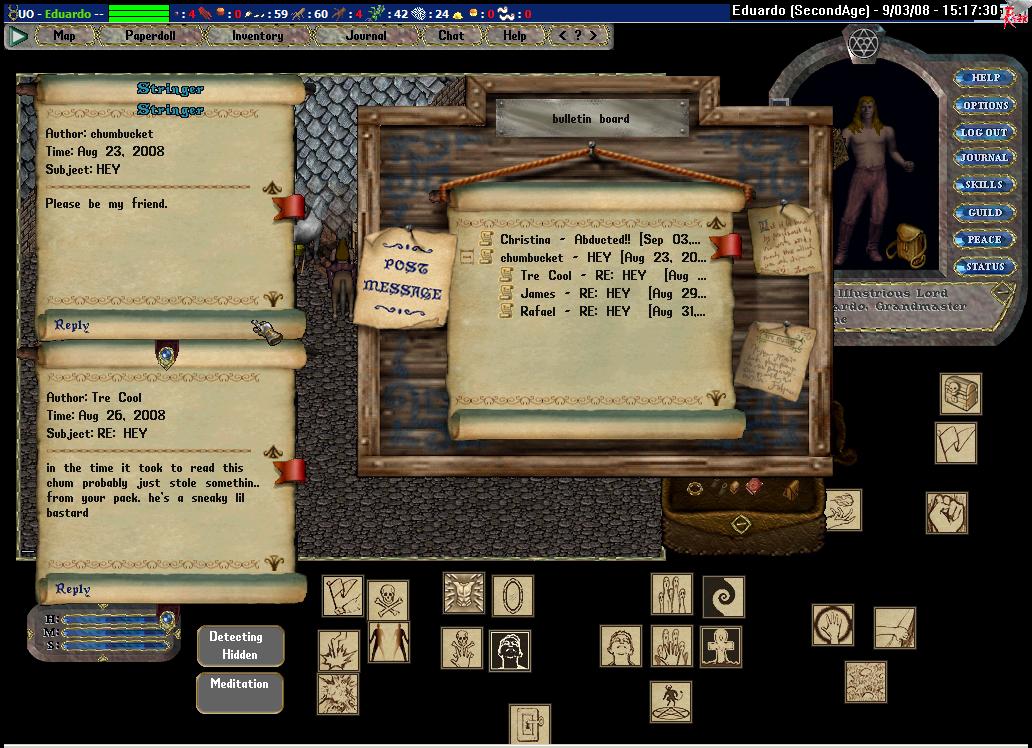Toggle the PEACE mode button
This screenshot has height=748, width=1032.
[x=985, y=240]
